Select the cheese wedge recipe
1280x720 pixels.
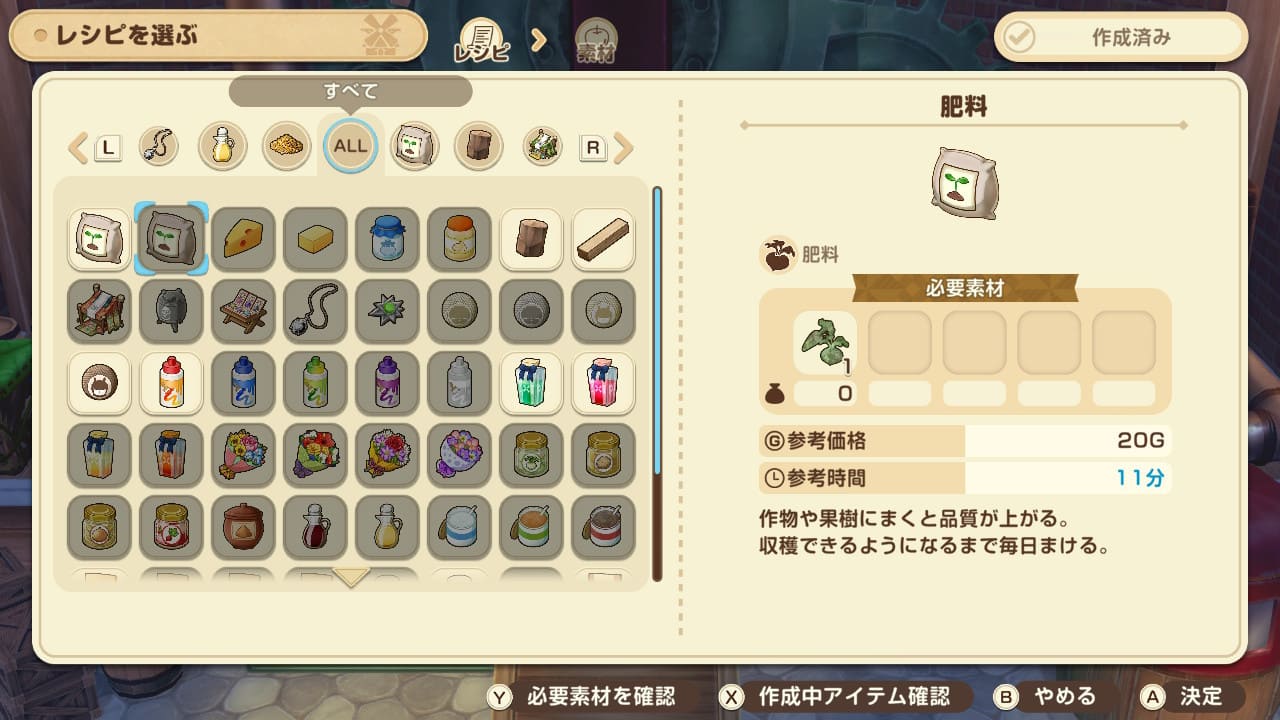[x=243, y=239]
